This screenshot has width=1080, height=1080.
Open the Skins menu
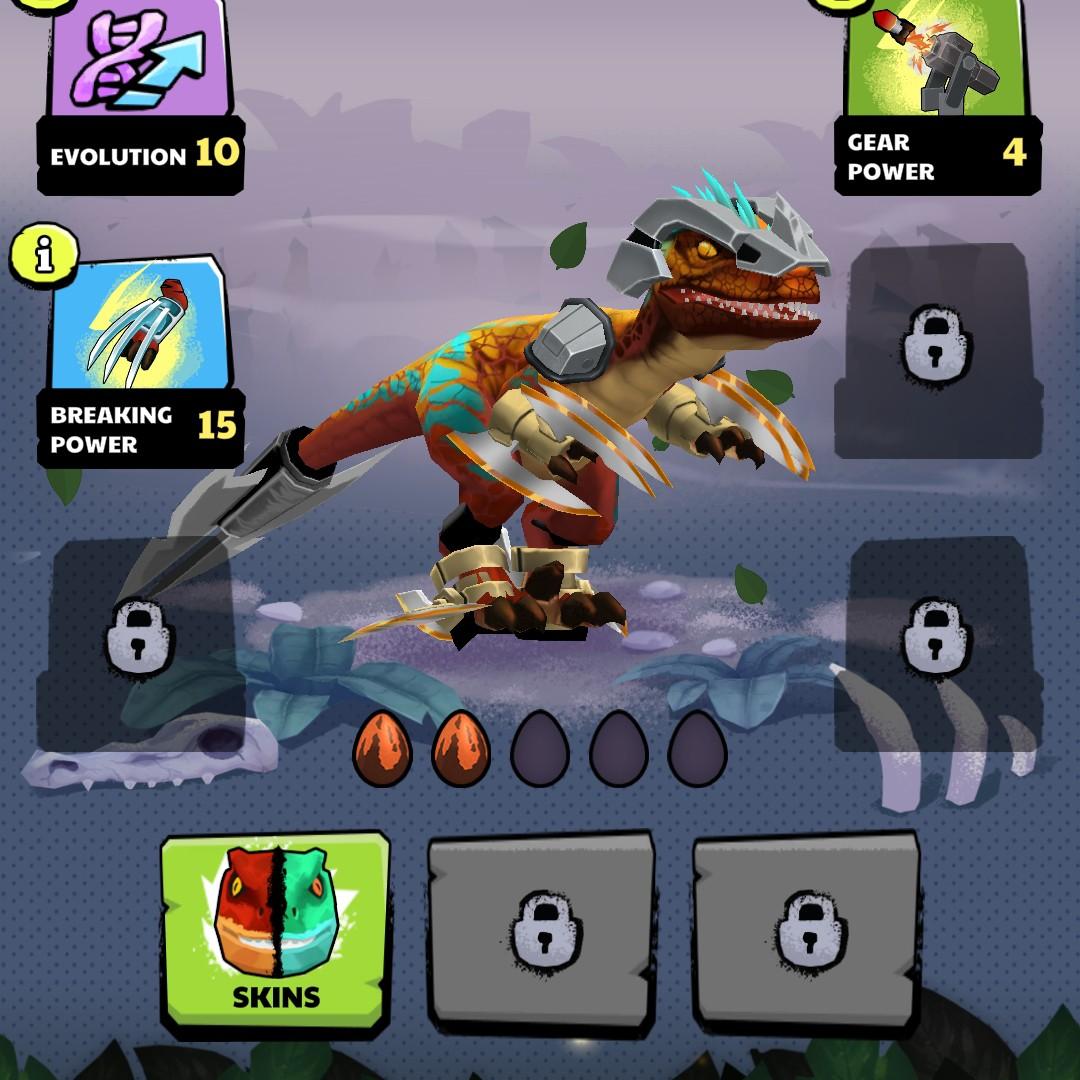click(x=275, y=931)
